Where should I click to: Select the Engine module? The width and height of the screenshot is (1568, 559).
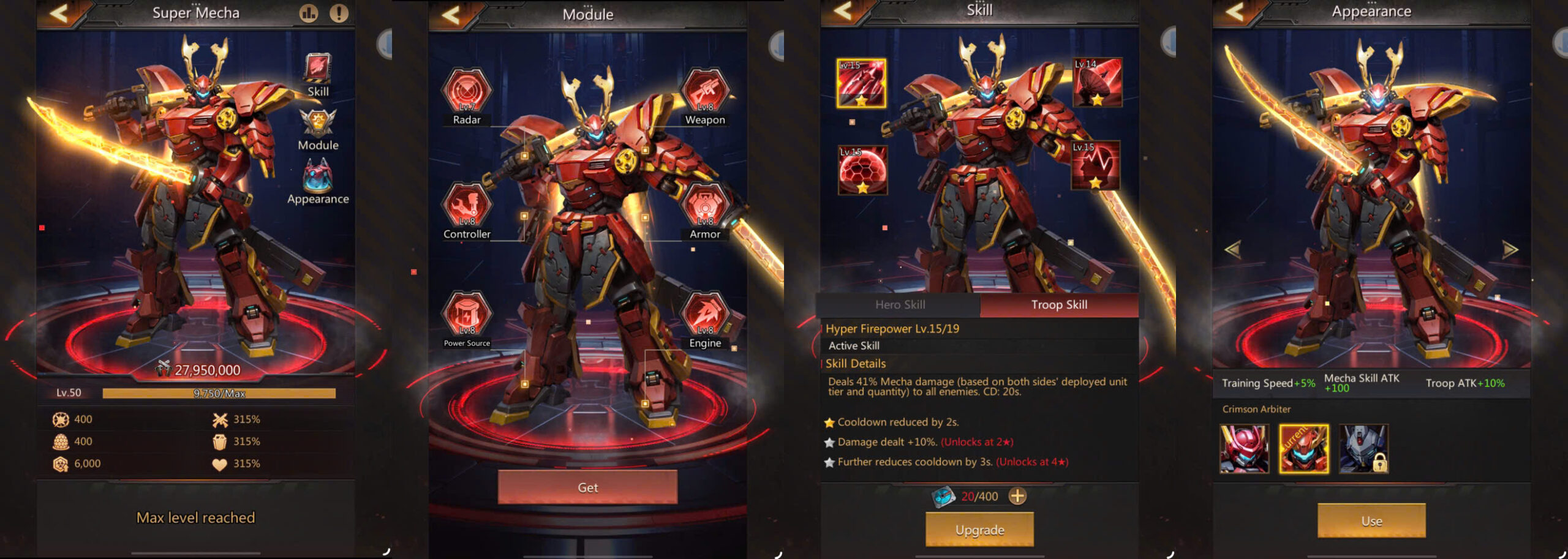coord(705,315)
